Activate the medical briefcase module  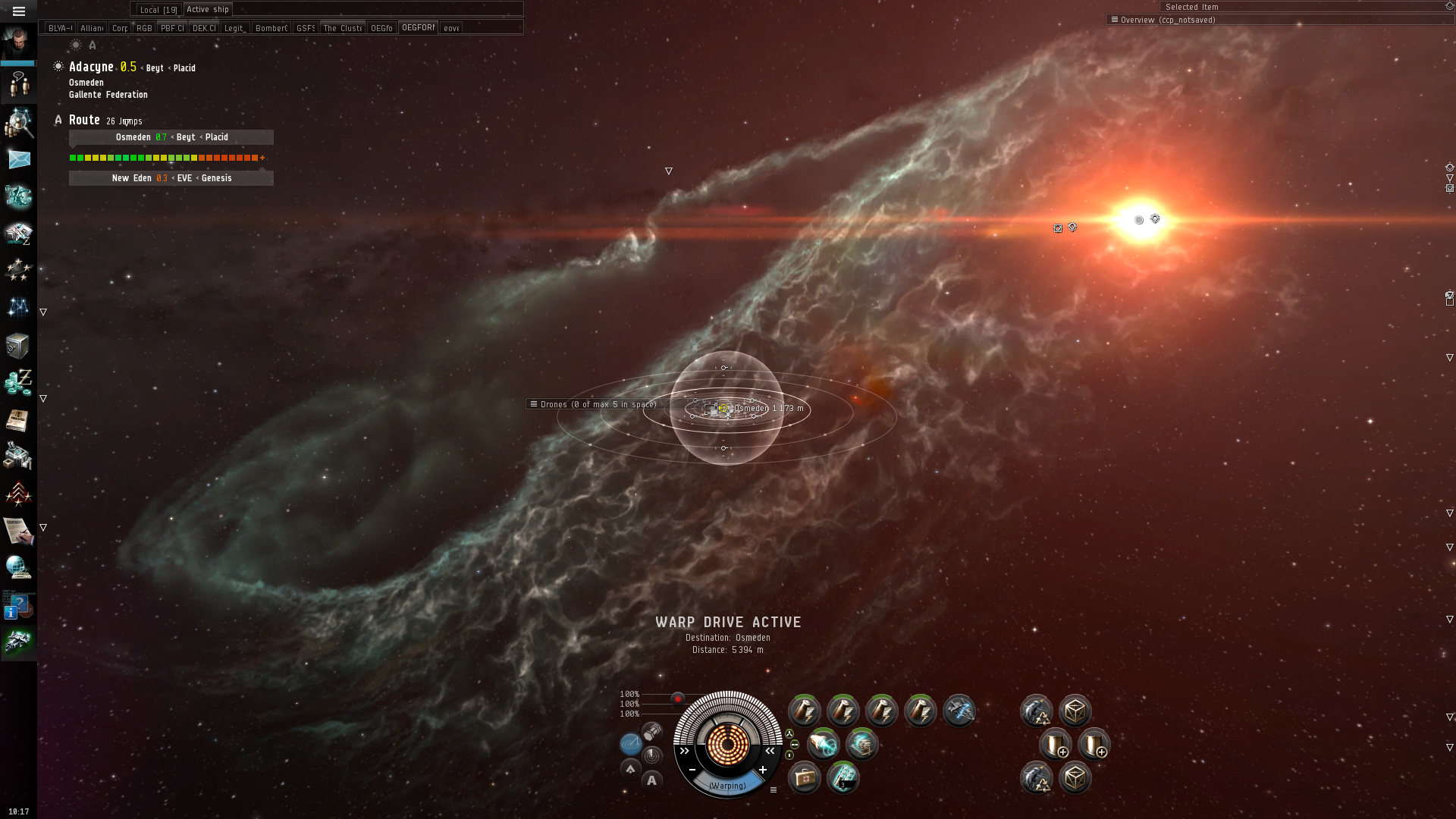click(804, 778)
